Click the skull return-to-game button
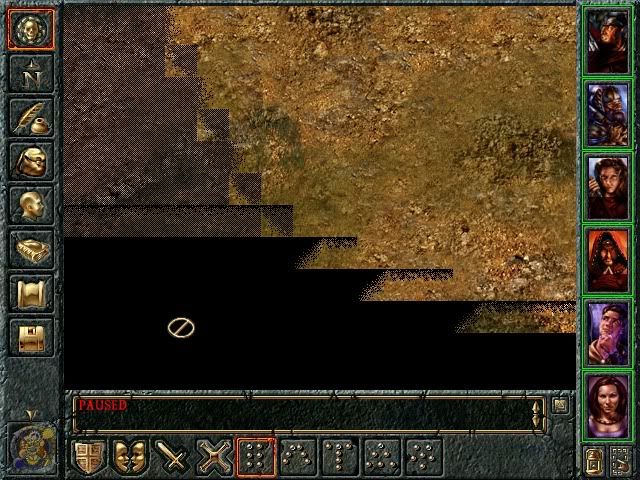 [31, 30]
